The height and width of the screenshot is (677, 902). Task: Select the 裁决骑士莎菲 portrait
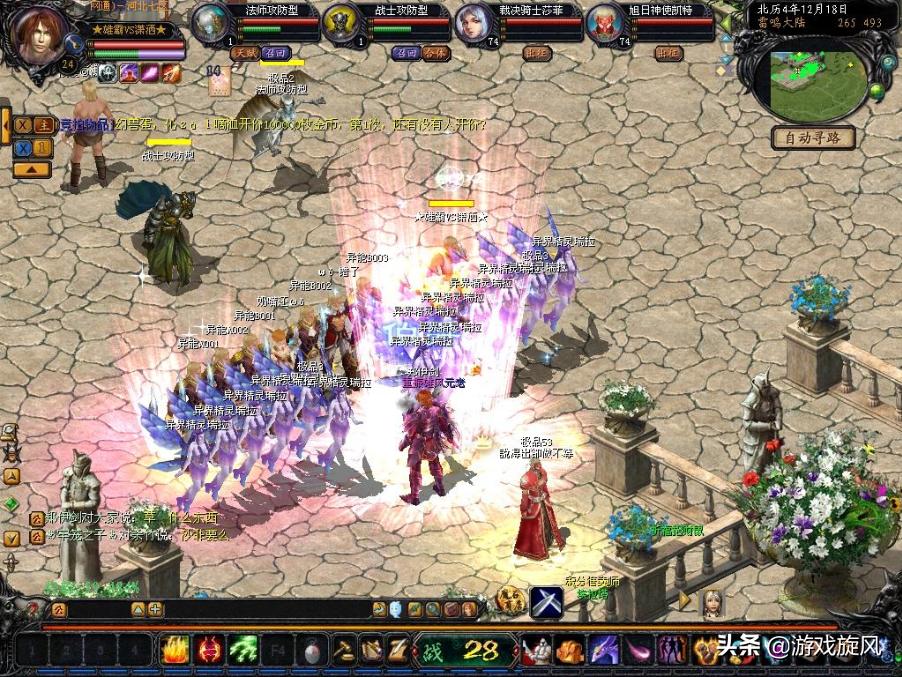tap(473, 23)
